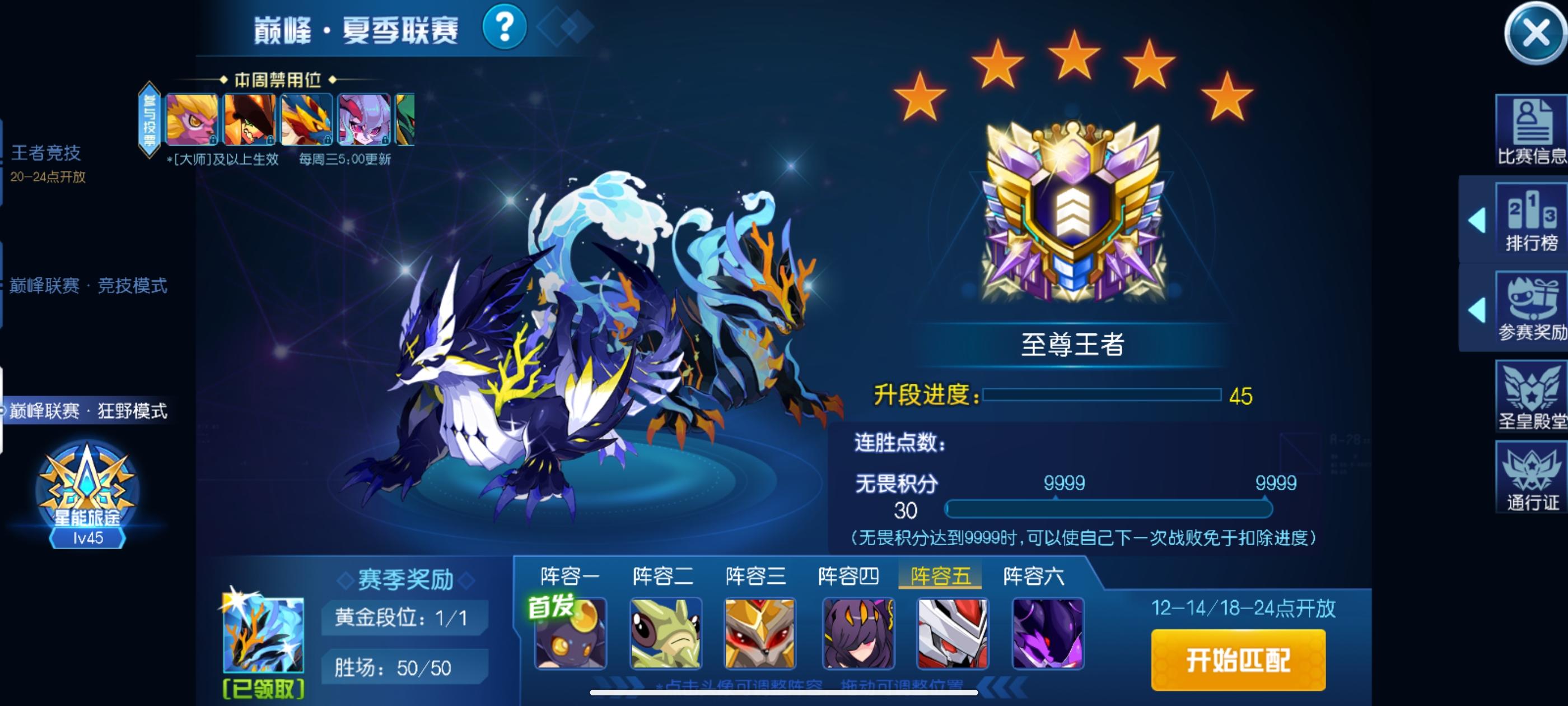Expand the arrow next to 参赛奖励

[1479, 310]
